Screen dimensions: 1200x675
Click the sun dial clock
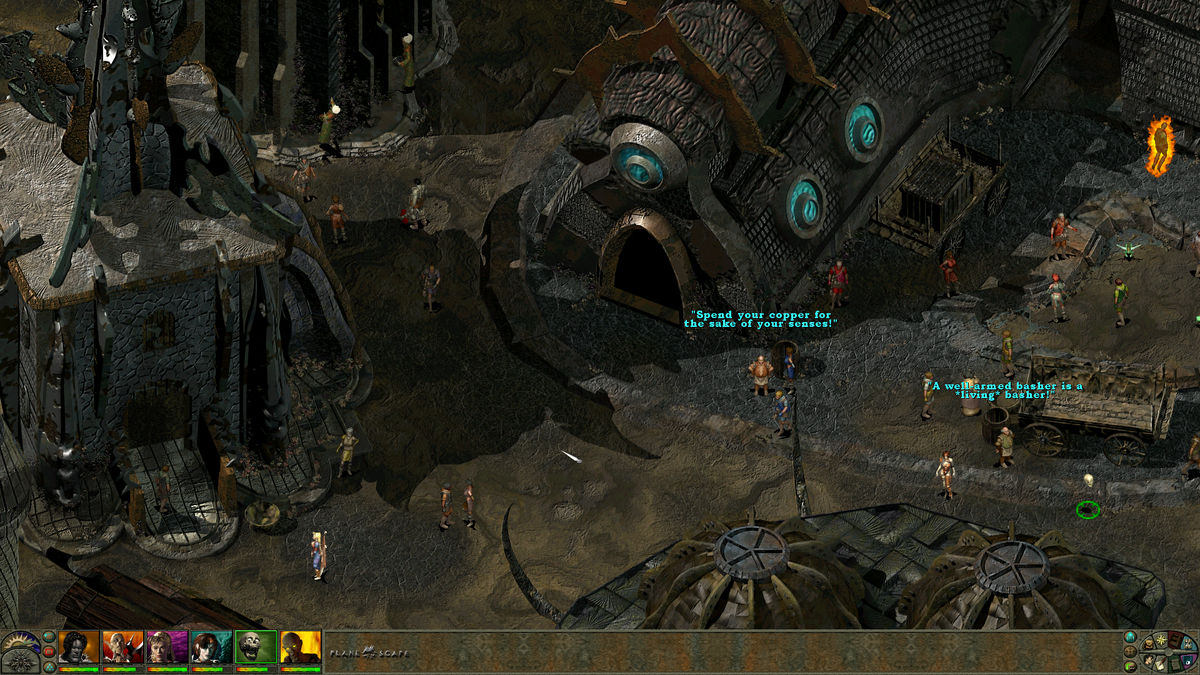[19, 641]
